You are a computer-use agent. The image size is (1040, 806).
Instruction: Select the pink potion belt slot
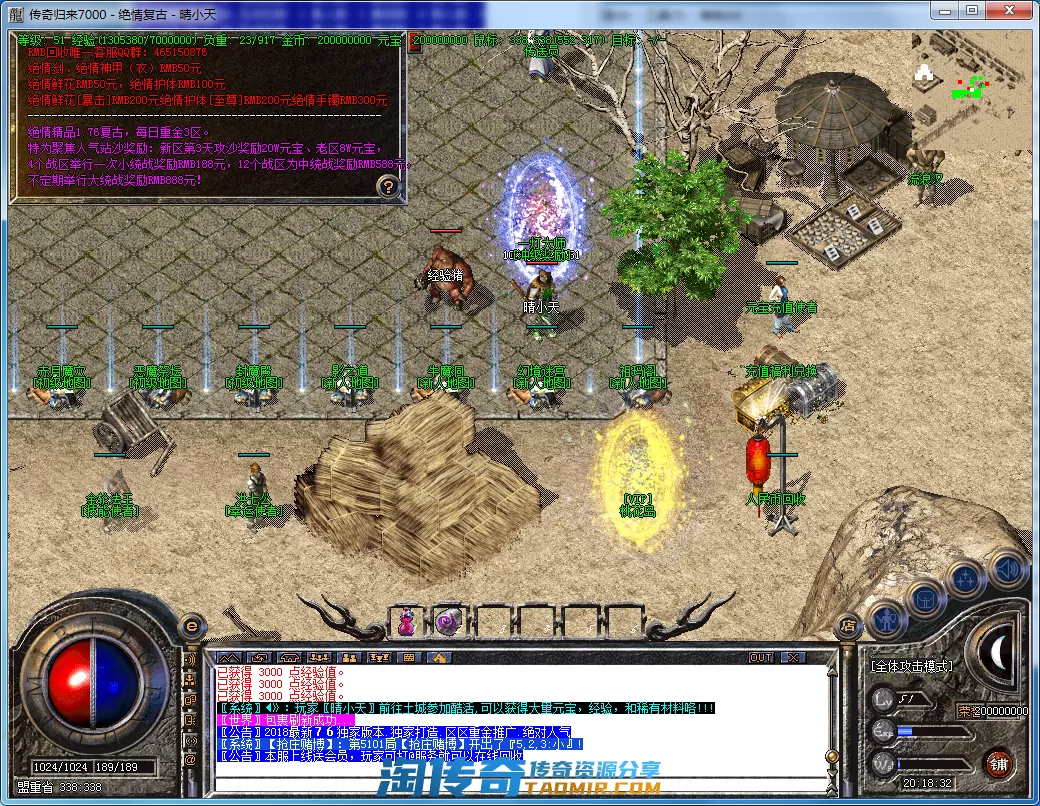tap(407, 622)
